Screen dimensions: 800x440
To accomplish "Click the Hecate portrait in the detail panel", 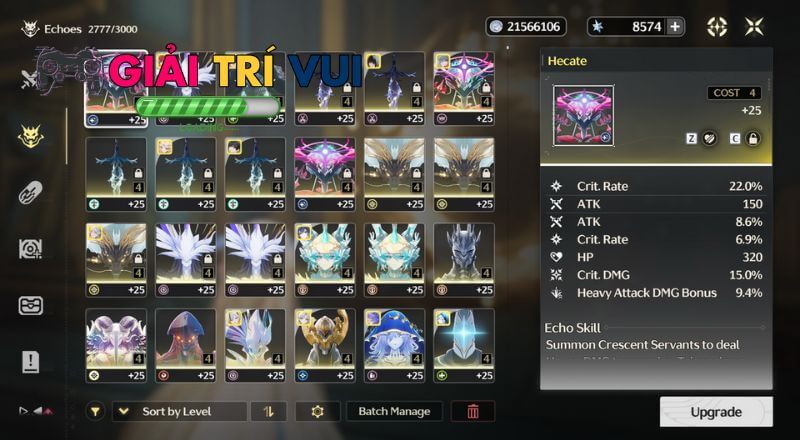I will tap(583, 116).
